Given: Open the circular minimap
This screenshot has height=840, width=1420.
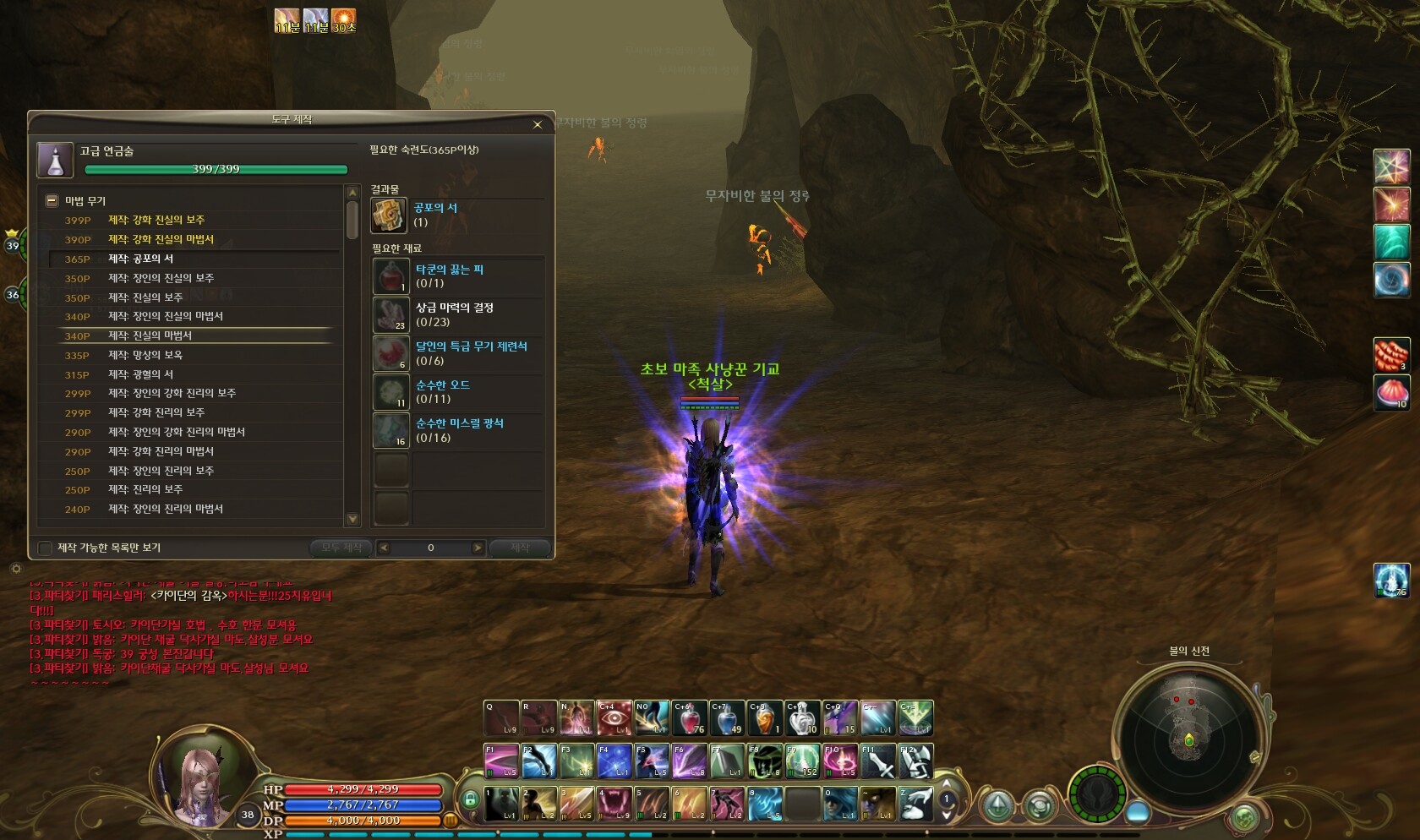Looking at the screenshot, I should point(1188,734).
